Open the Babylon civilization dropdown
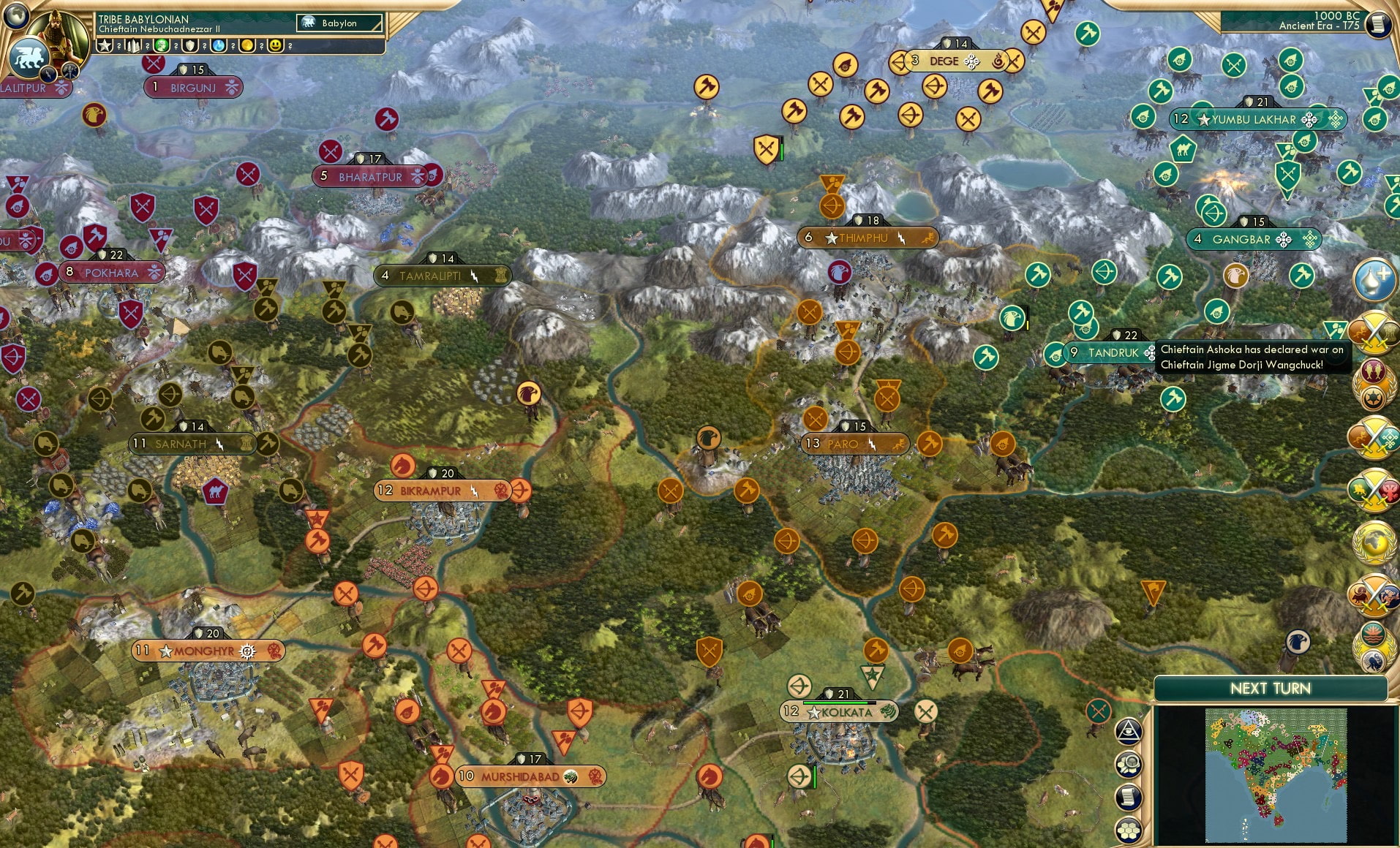Image resolution: width=1400 pixels, height=848 pixels. (x=340, y=23)
